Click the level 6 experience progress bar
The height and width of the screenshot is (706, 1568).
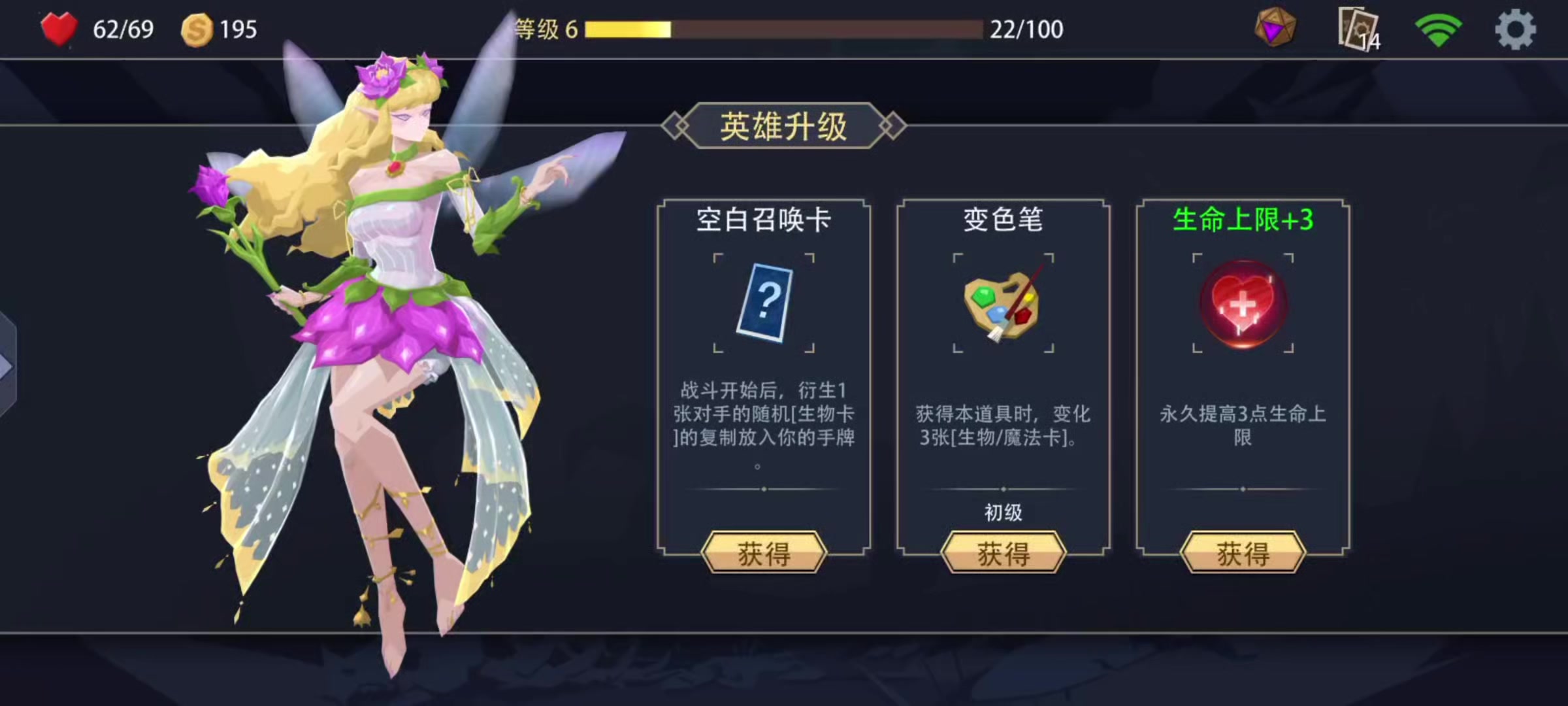[784, 29]
